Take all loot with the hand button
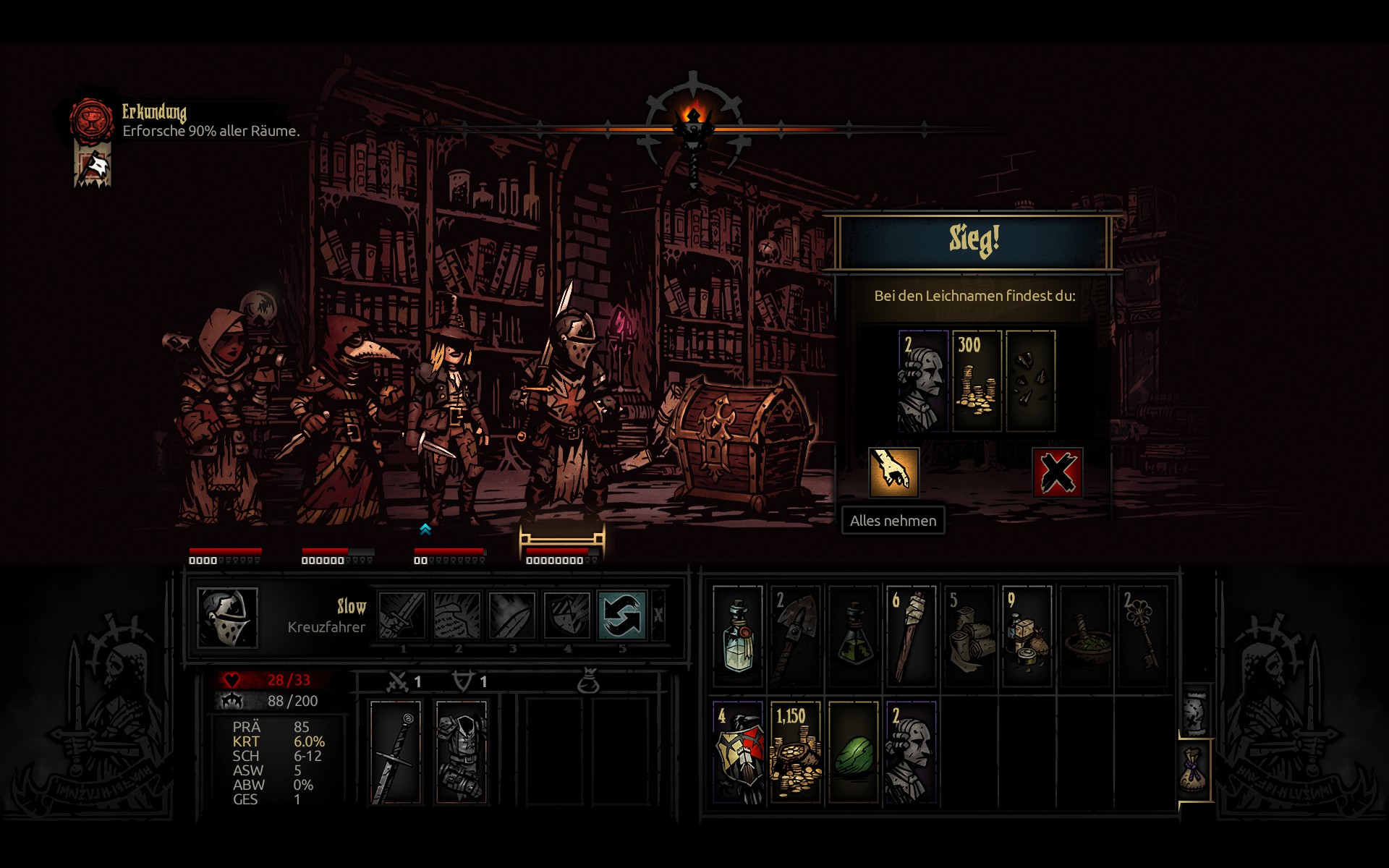 [893, 473]
